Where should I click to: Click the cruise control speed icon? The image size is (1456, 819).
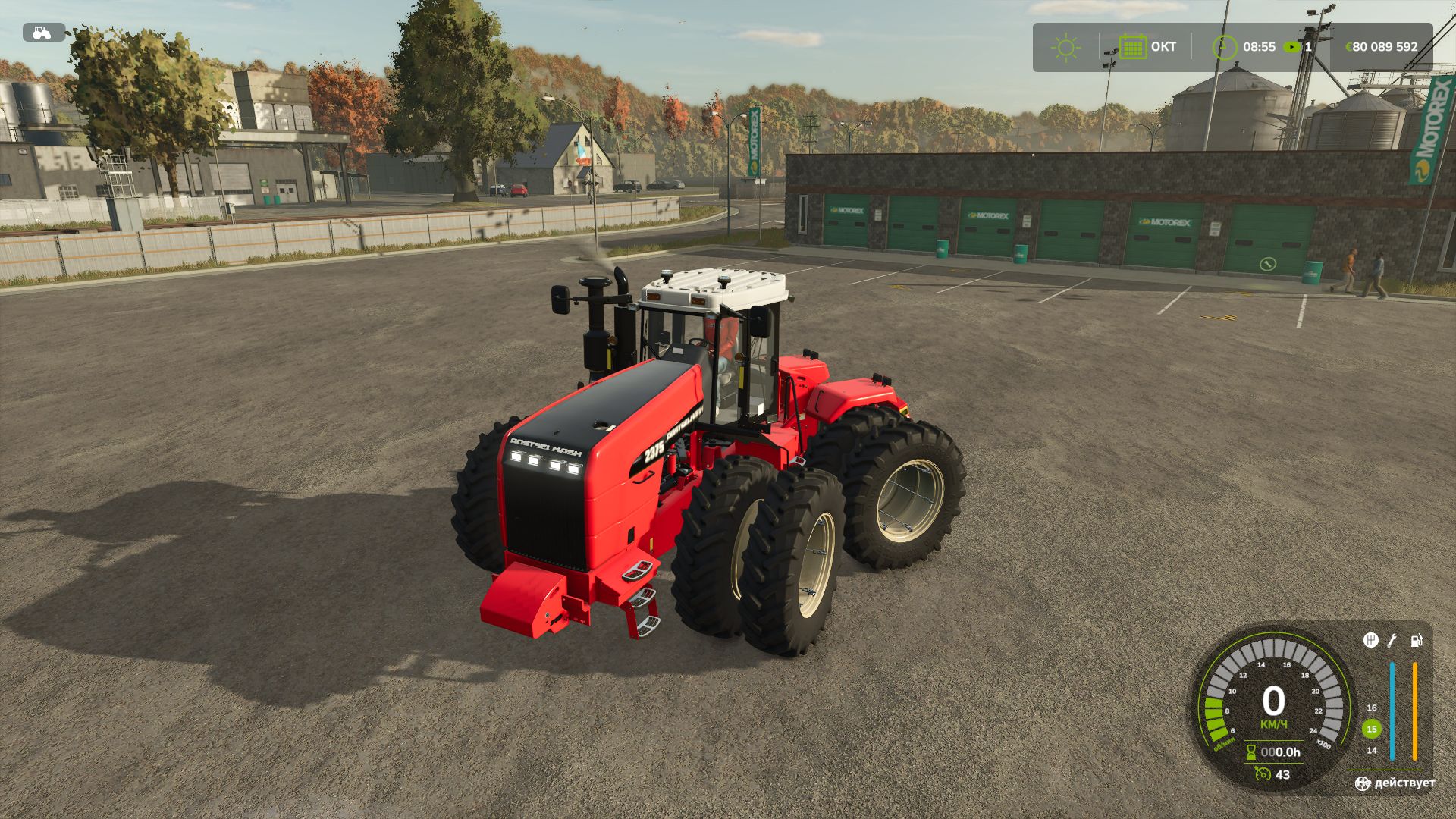point(1262,774)
